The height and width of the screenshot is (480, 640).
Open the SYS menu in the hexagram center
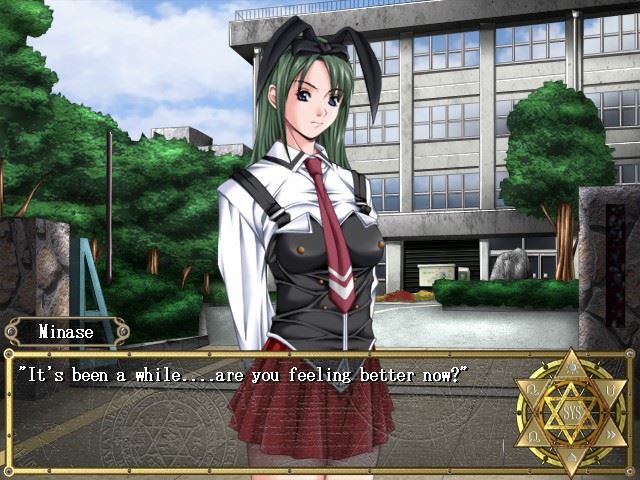pyautogui.click(x=571, y=412)
